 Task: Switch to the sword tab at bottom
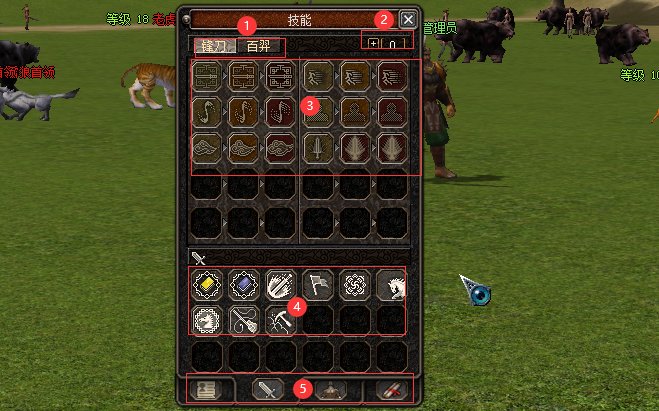[x=270, y=390]
